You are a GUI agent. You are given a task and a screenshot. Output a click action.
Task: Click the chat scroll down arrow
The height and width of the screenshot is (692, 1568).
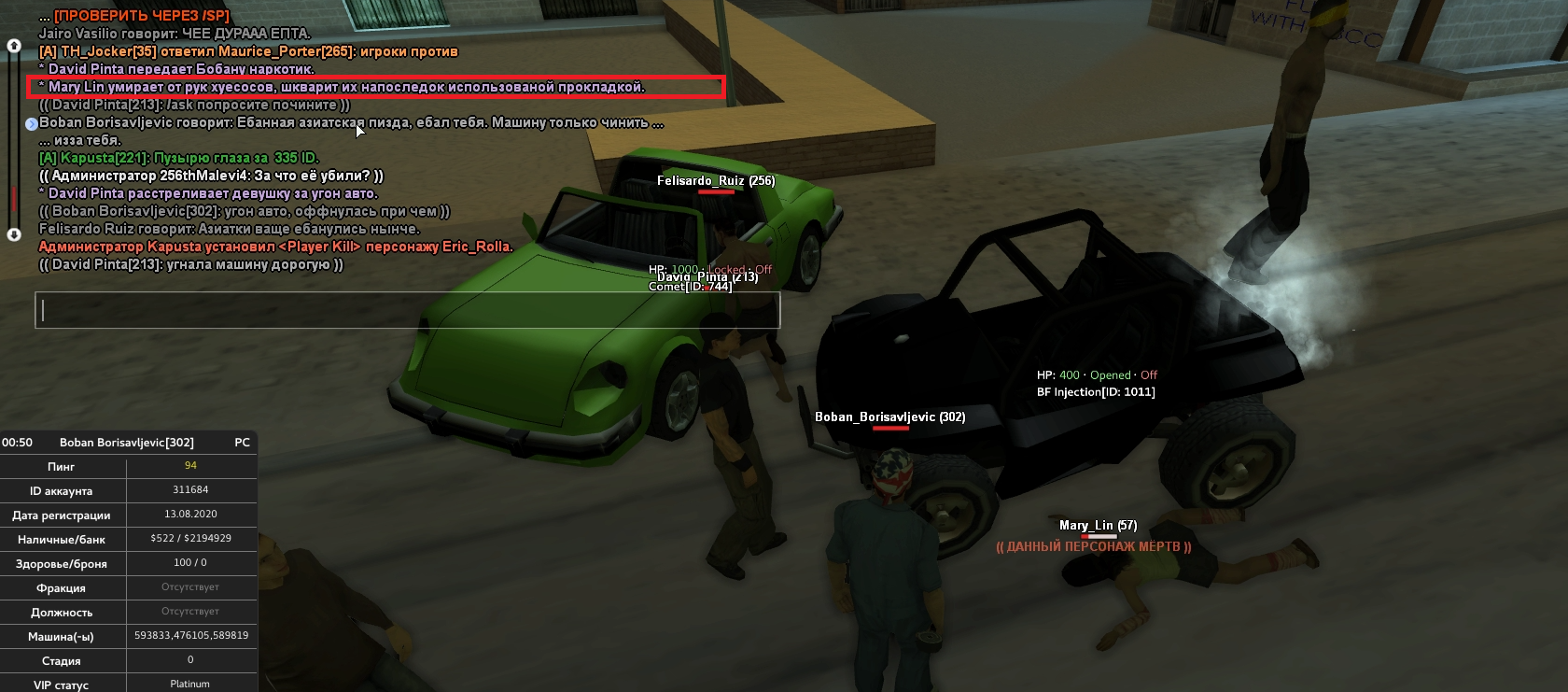tap(14, 234)
